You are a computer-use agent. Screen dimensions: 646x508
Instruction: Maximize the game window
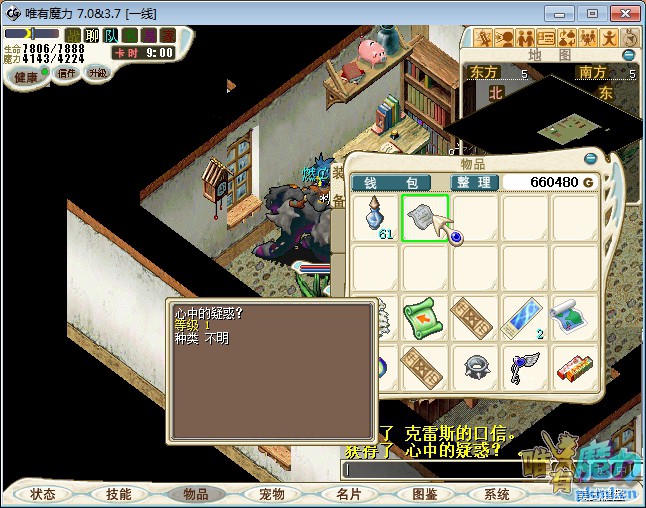[592, 13]
